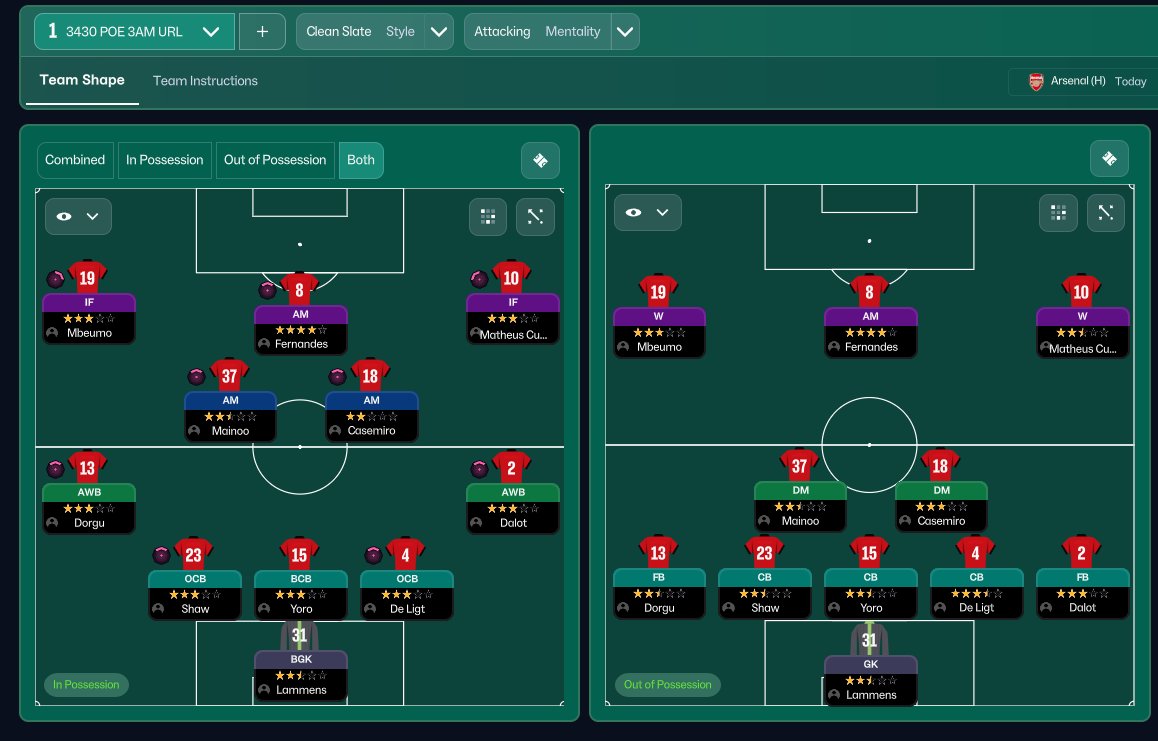Pick Mbeumo's IF card on the left wing
Viewport: 1158px width, 741px height.
click(88, 318)
